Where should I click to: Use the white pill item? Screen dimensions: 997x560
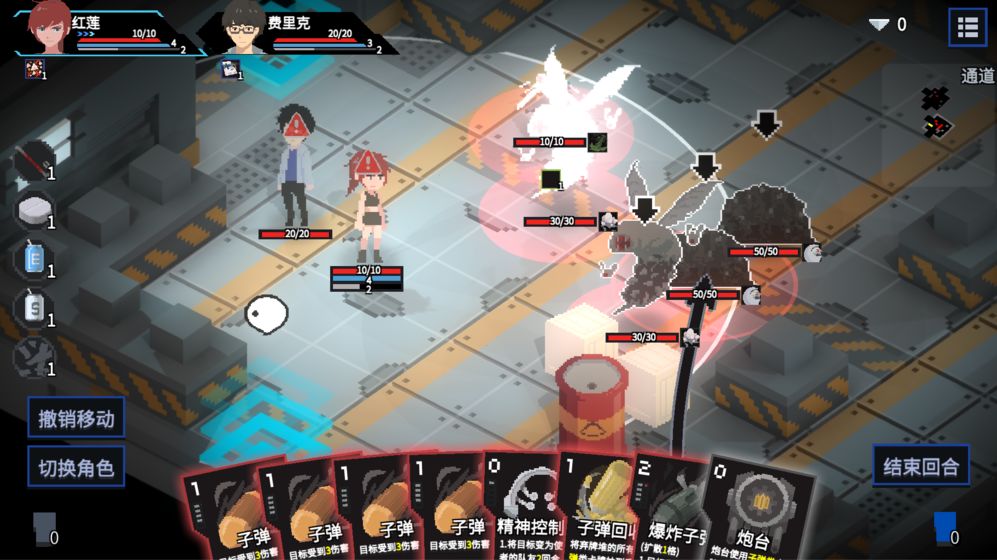33,209
